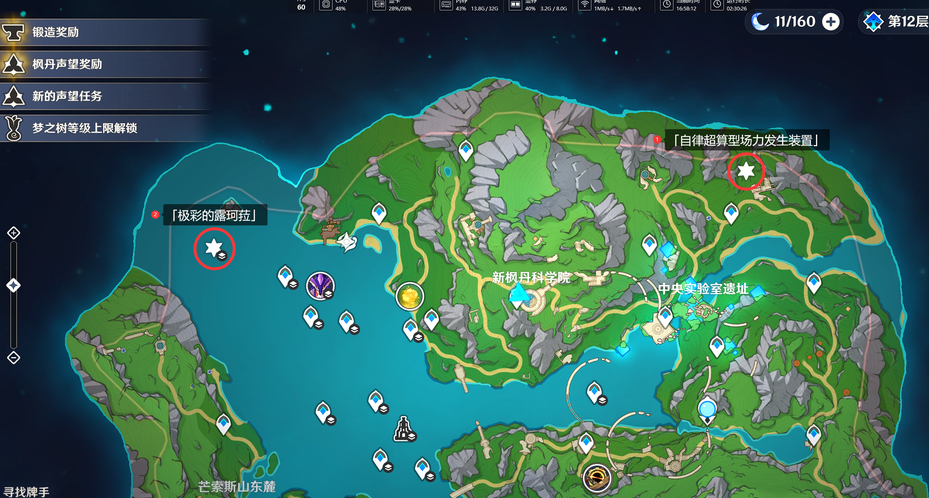929x498 pixels.
Task: Add resin with the plus button
Action: (x=830, y=22)
